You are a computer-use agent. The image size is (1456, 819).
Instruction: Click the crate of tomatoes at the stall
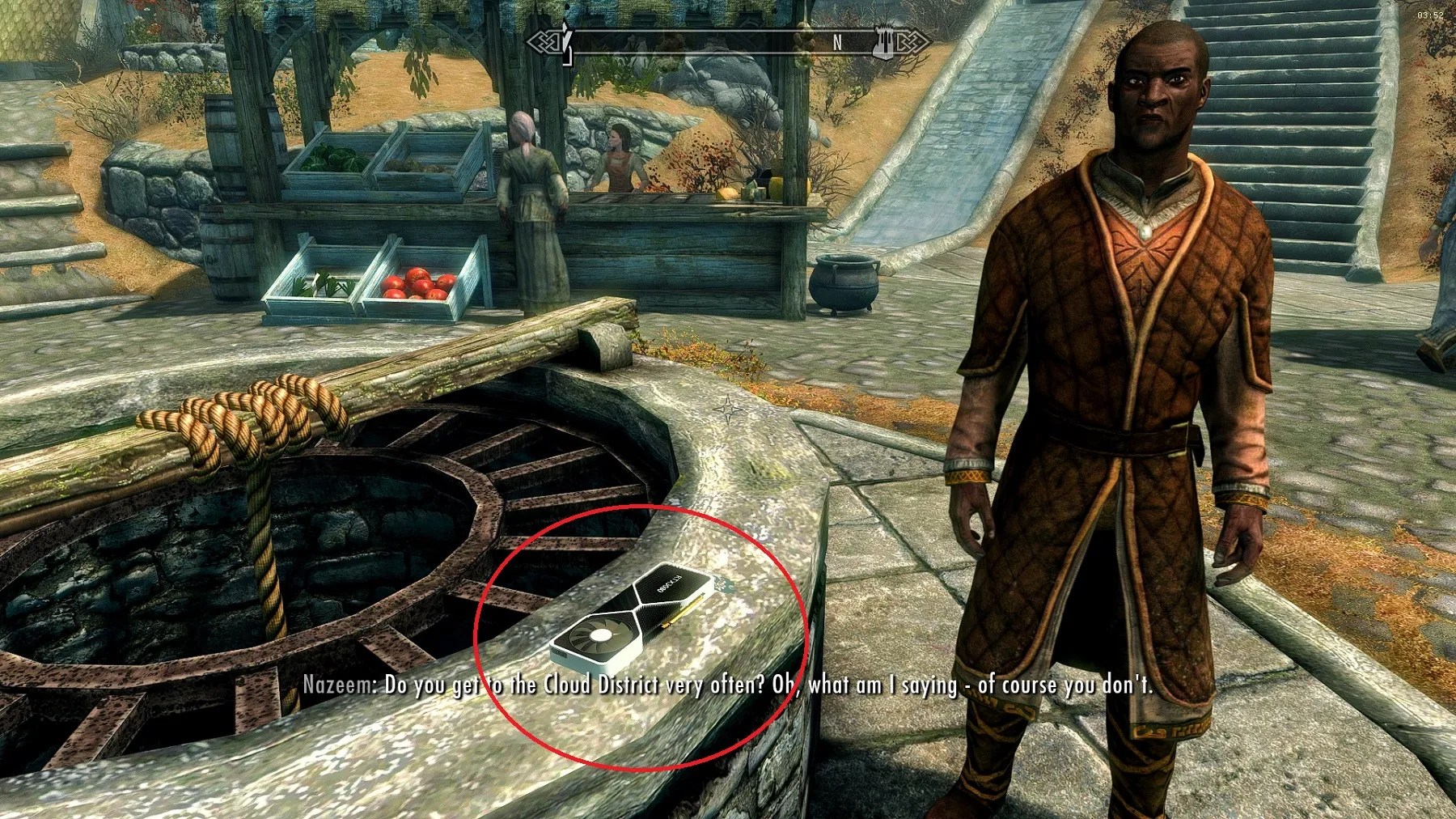click(x=415, y=284)
